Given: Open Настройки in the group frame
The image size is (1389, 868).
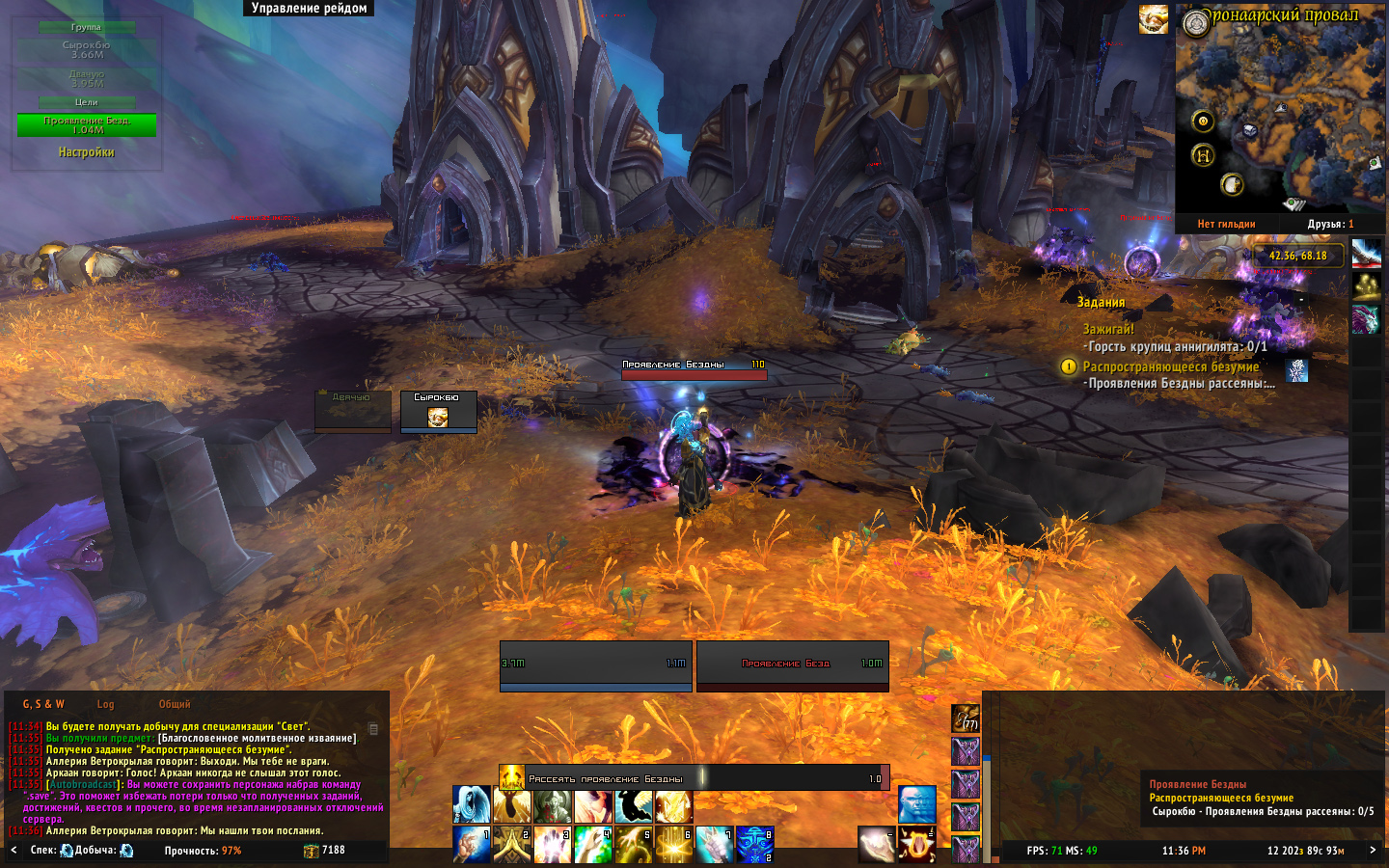Looking at the screenshot, I should (x=86, y=152).
